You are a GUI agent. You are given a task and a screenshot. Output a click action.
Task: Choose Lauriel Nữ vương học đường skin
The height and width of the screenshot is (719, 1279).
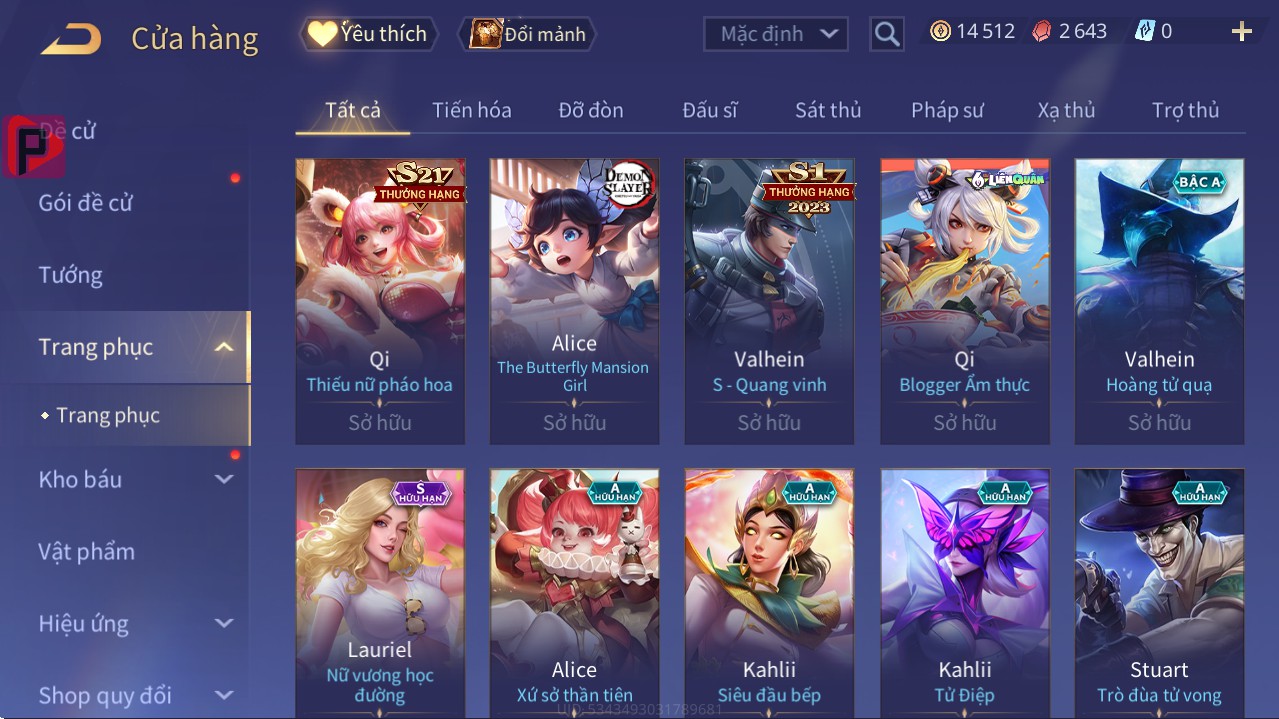coord(380,592)
